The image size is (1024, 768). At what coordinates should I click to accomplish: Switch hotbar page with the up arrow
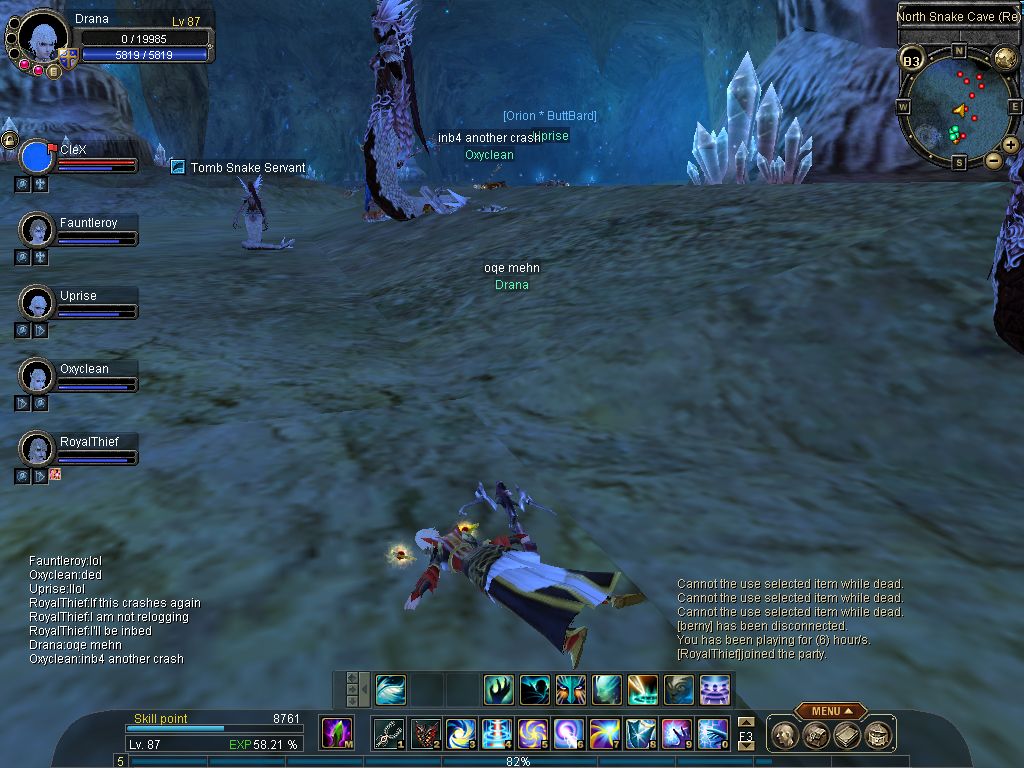tap(745, 722)
